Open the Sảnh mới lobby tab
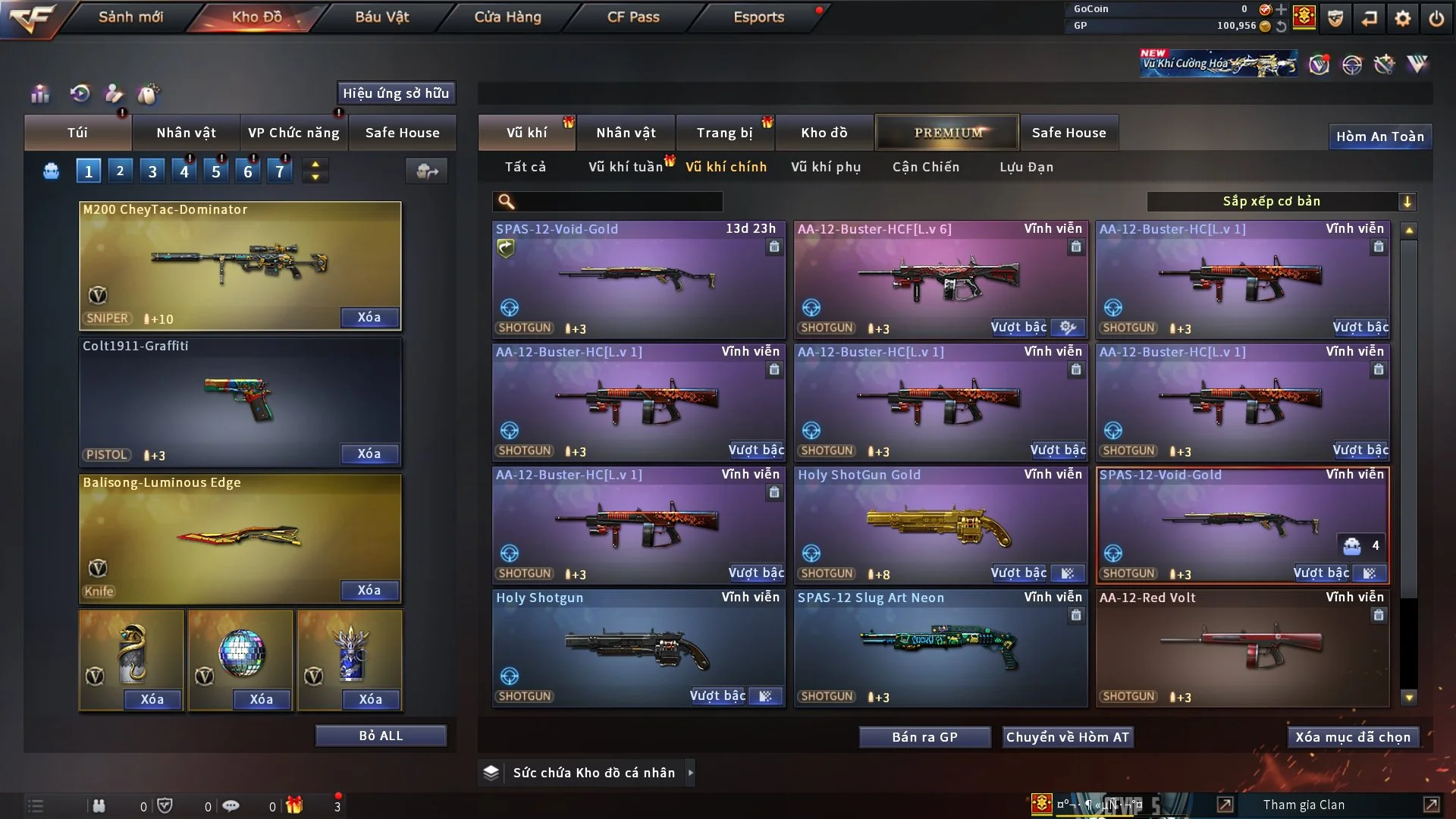This screenshot has height=819, width=1456. pyautogui.click(x=130, y=17)
